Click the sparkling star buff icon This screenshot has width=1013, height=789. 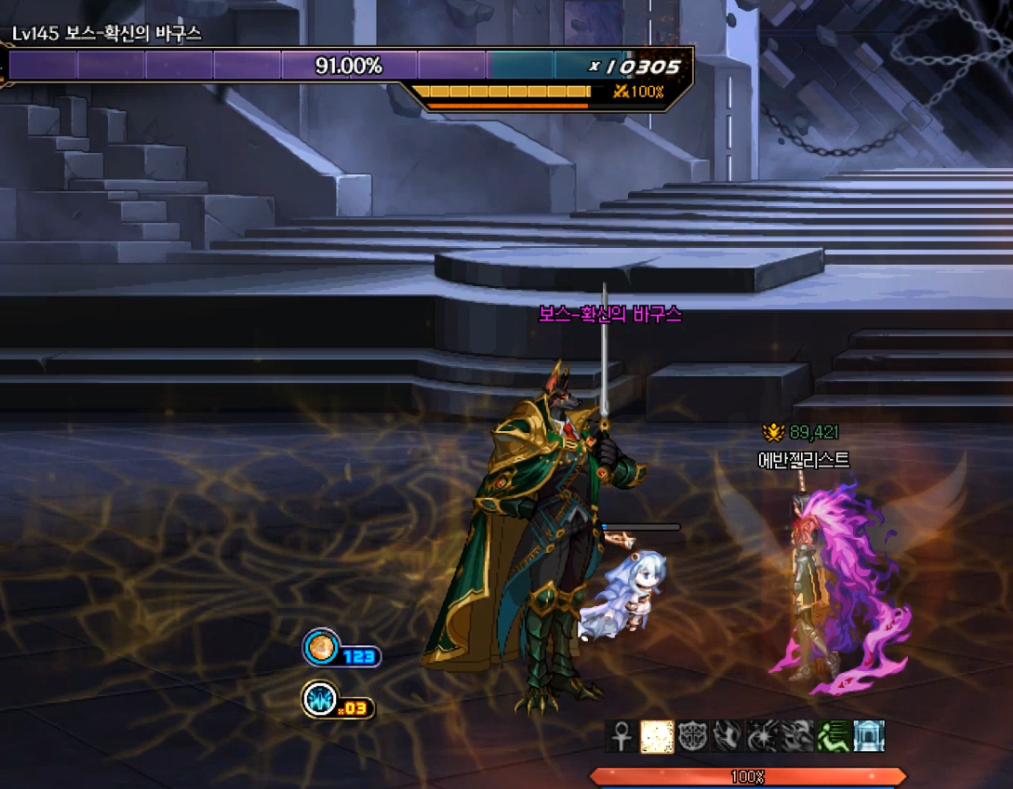(x=761, y=736)
